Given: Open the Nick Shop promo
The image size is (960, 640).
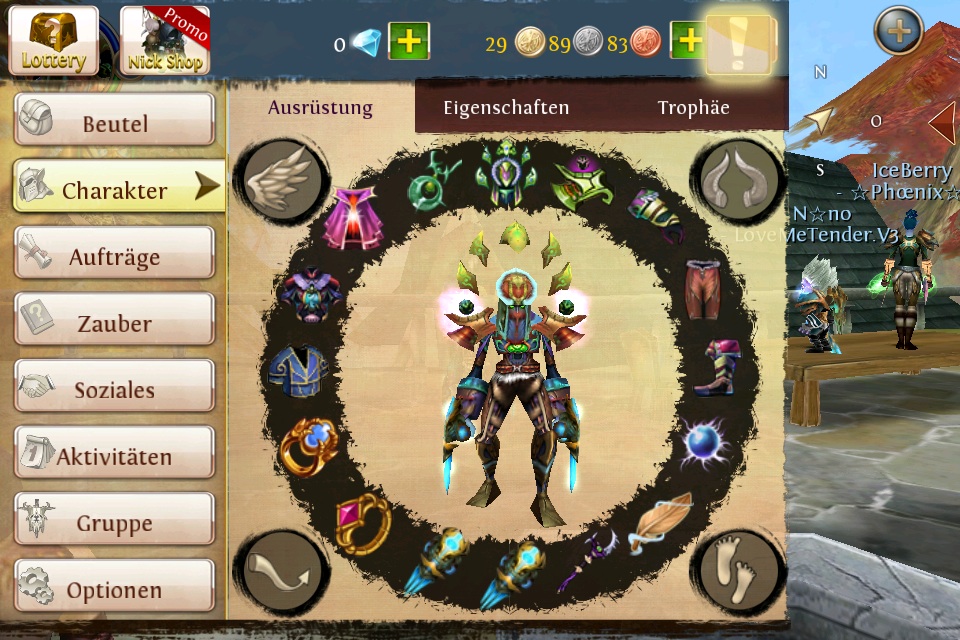Looking at the screenshot, I should [x=165, y=41].
